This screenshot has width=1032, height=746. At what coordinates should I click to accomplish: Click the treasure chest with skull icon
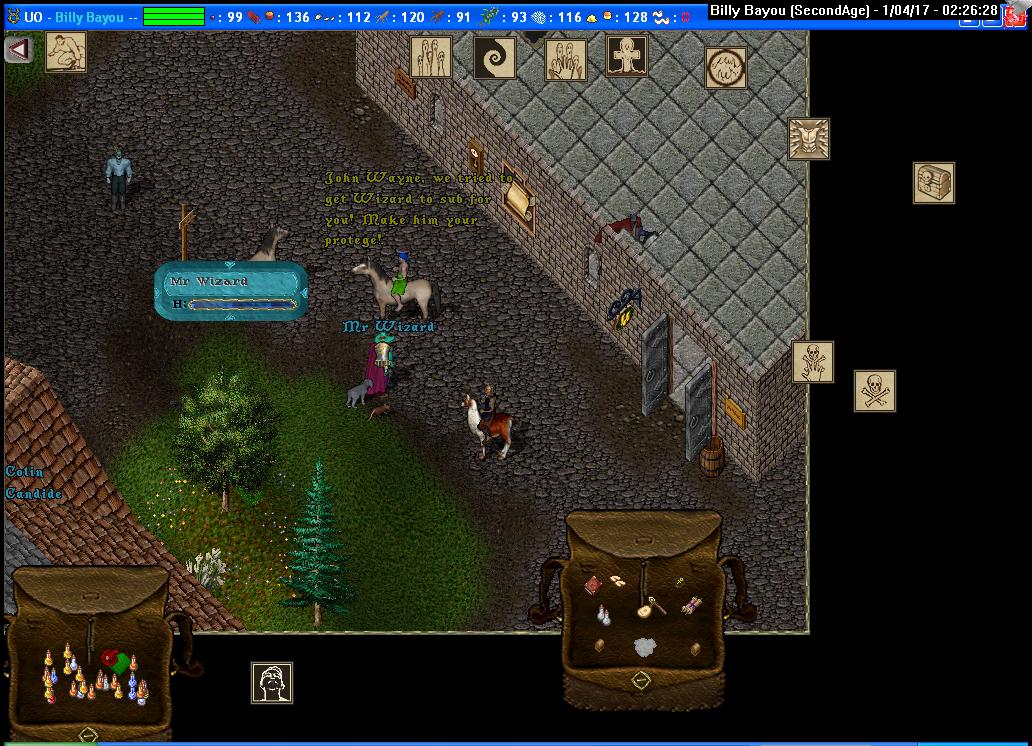[933, 183]
